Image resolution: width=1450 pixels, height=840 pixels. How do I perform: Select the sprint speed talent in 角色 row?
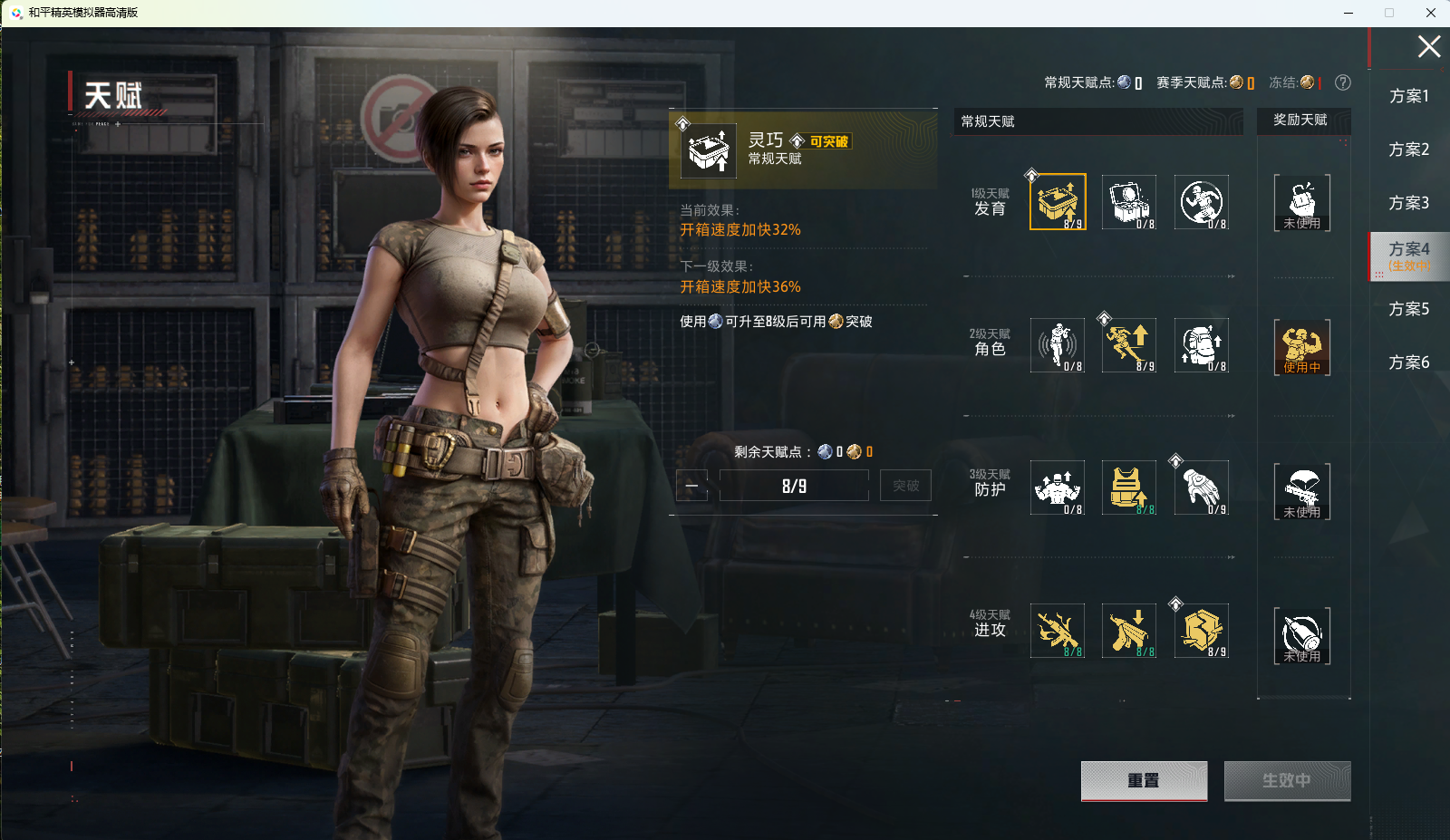(1128, 344)
